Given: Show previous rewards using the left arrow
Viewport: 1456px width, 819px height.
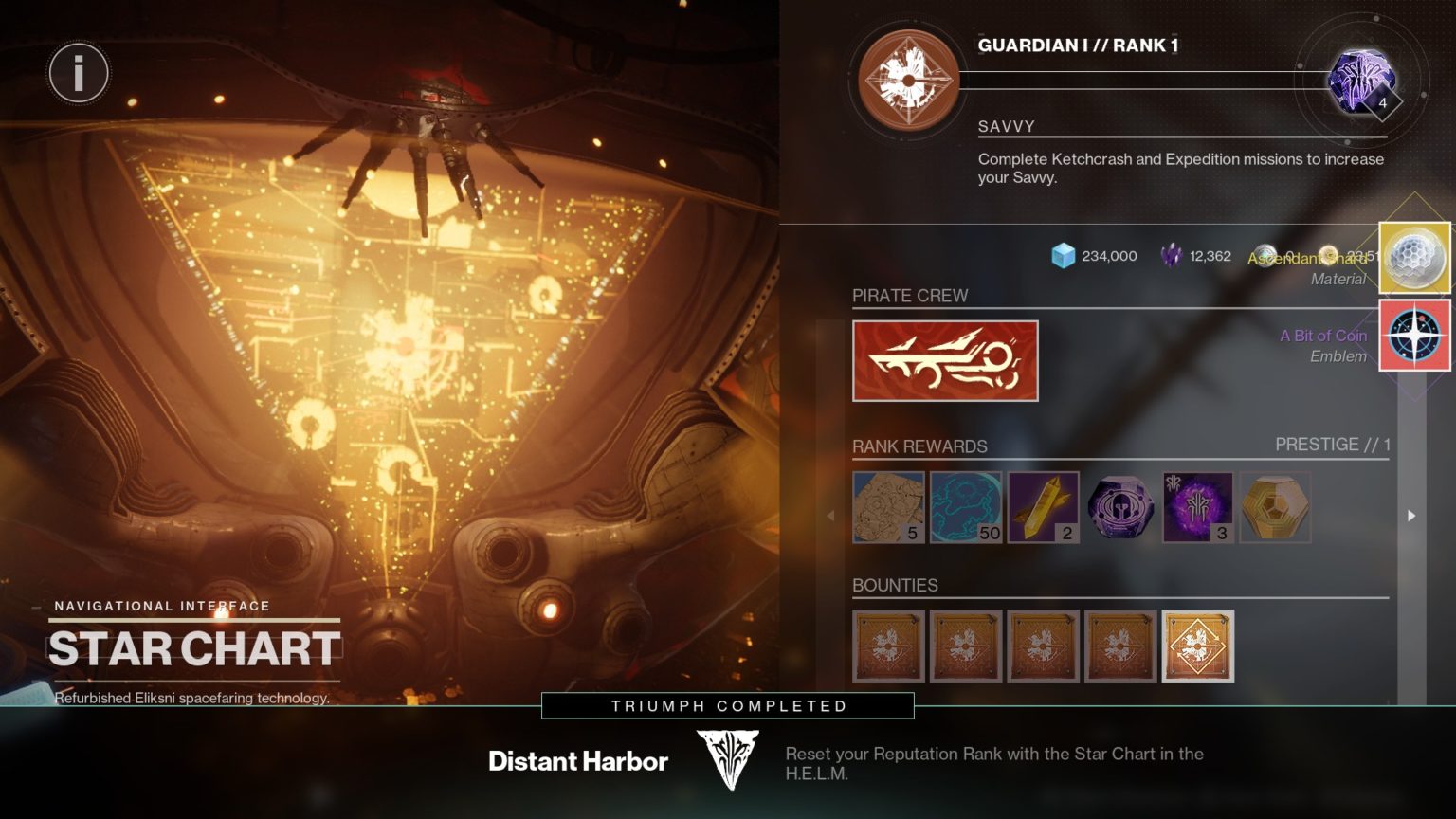Looking at the screenshot, I should (831, 514).
